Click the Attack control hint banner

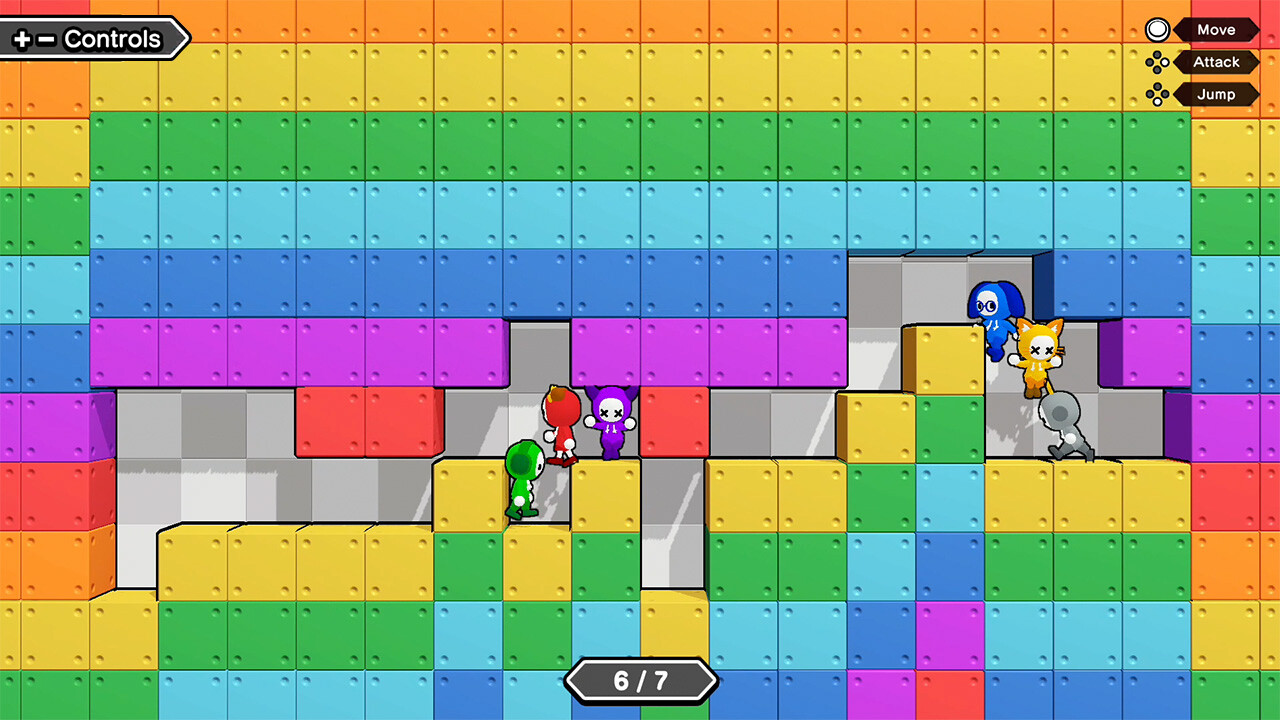pos(1217,62)
